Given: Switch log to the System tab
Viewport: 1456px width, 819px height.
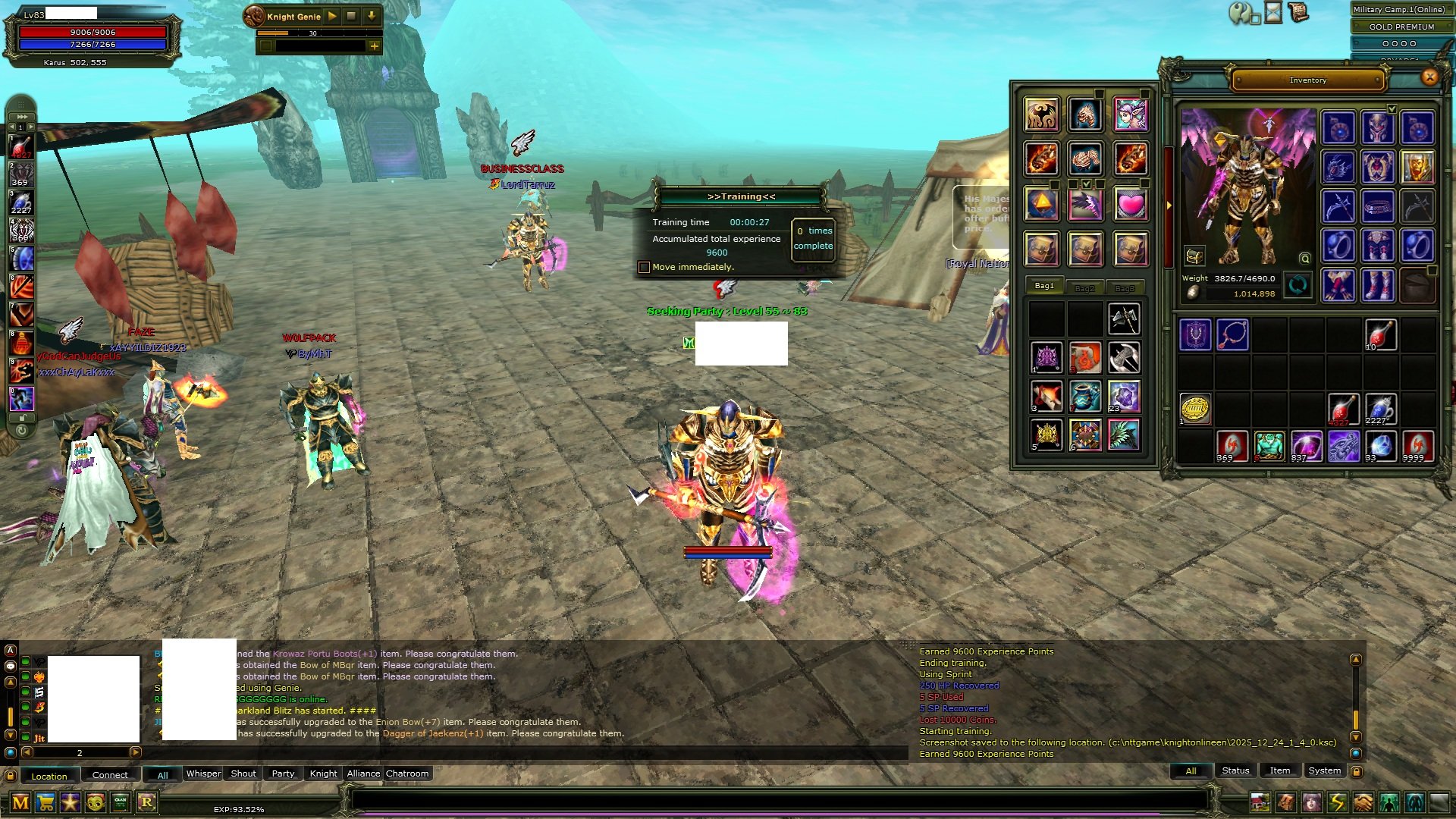Looking at the screenshot, I should pos(1324,770).
